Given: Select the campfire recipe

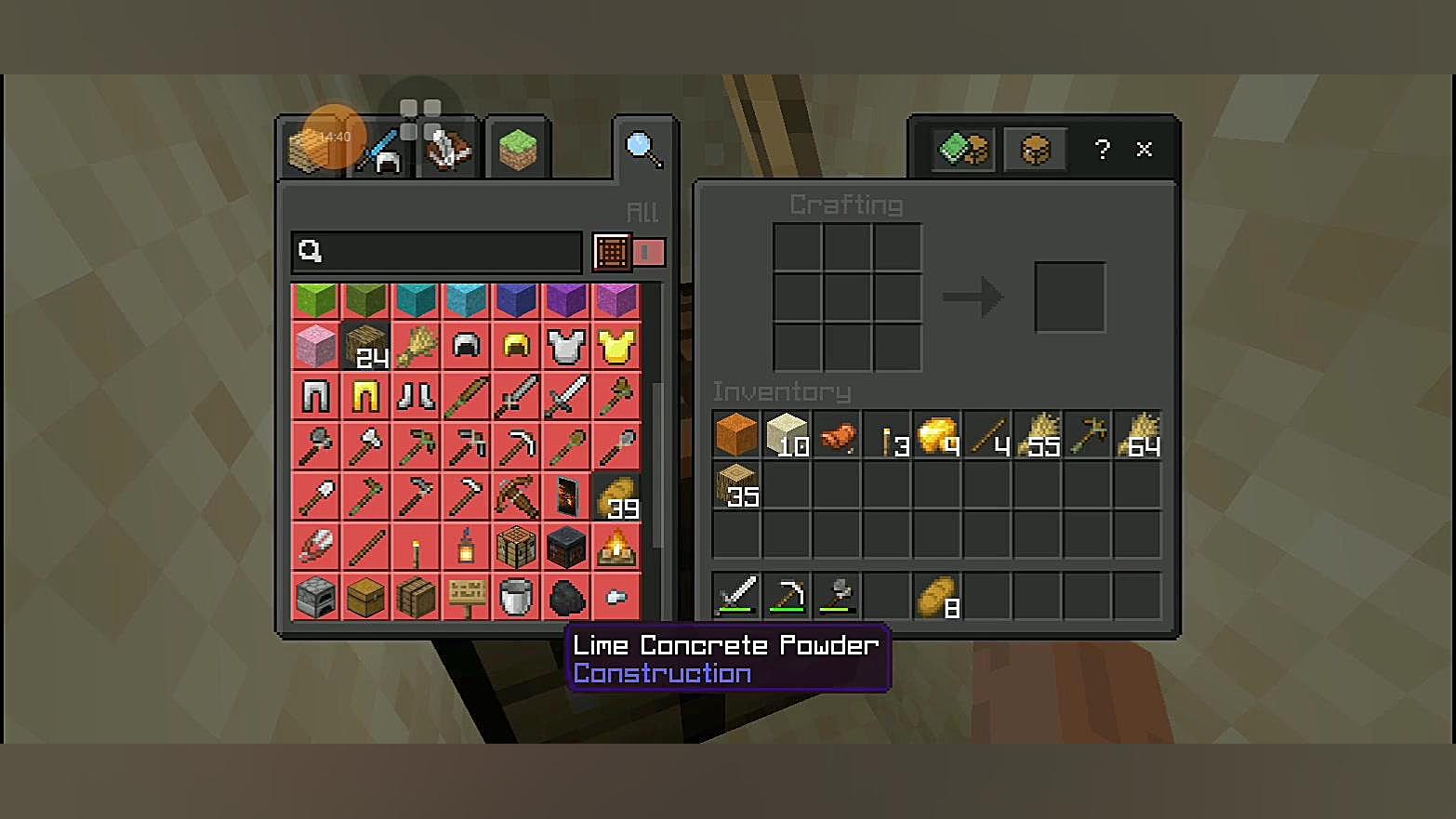Looking at the screenshot, I should click(x=616, y=547).
